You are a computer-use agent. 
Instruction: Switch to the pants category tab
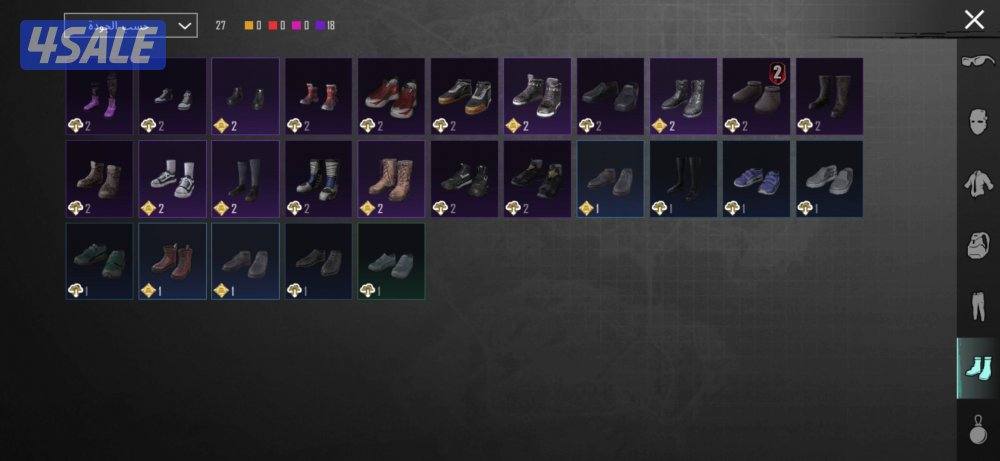[x=977, y=306]
